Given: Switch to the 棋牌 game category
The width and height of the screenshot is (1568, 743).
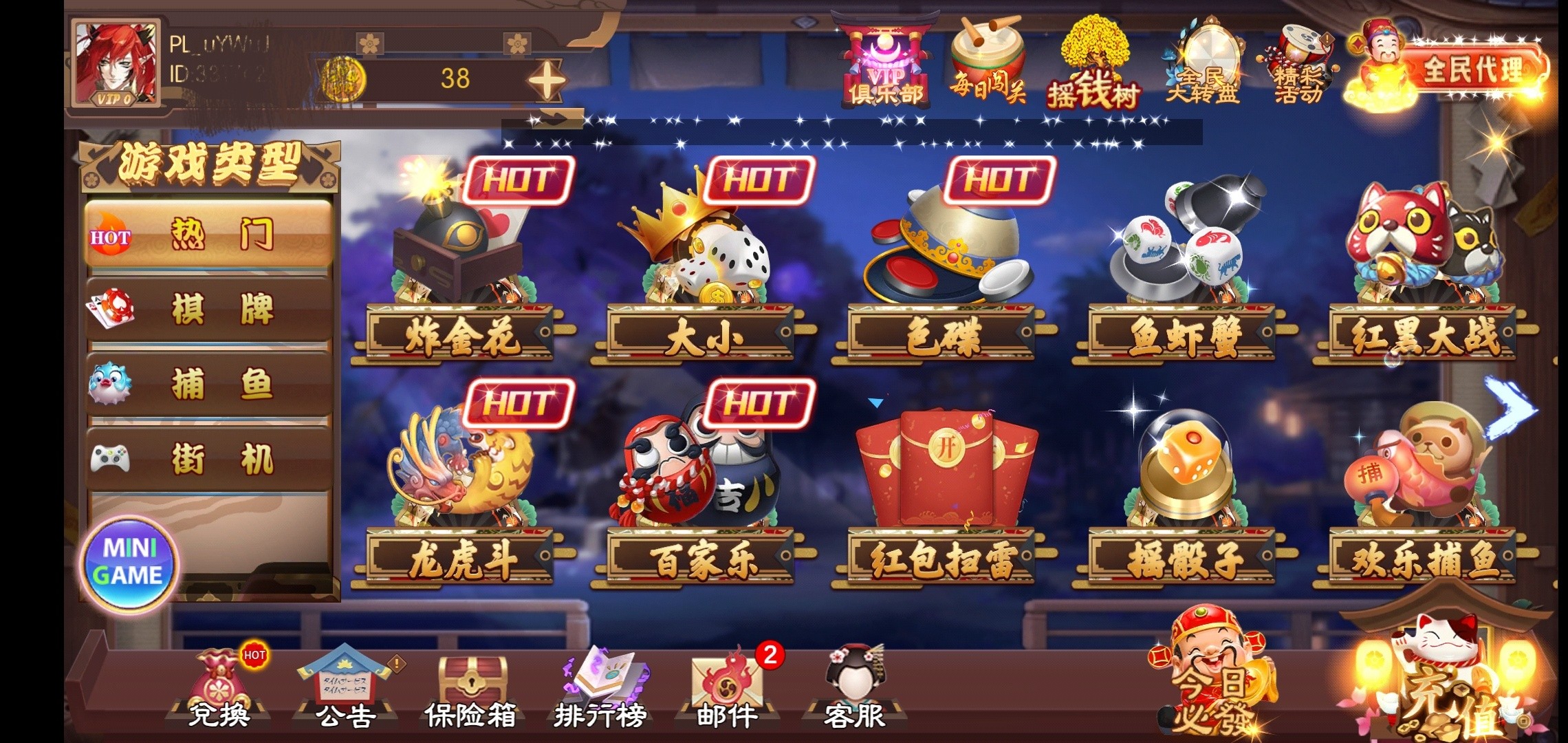Looking at the screenshot, I should click(209, 309).
